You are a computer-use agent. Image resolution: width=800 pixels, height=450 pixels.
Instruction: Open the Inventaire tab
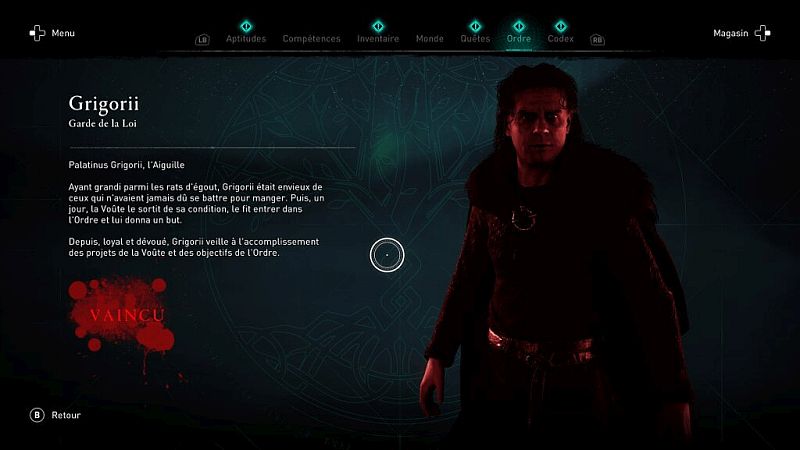pyautogui.click(x=378, y=39)
